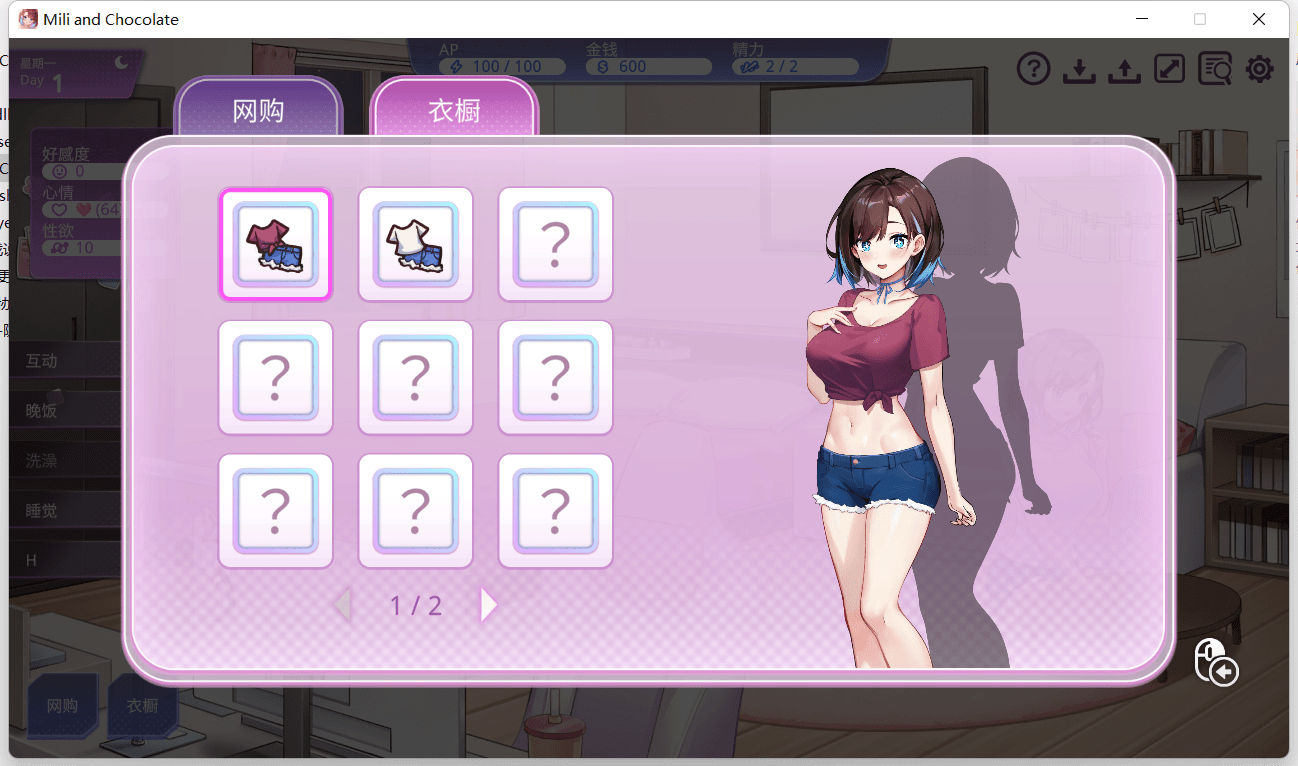Open the log magnifier icon

(x=1214, y=69)
